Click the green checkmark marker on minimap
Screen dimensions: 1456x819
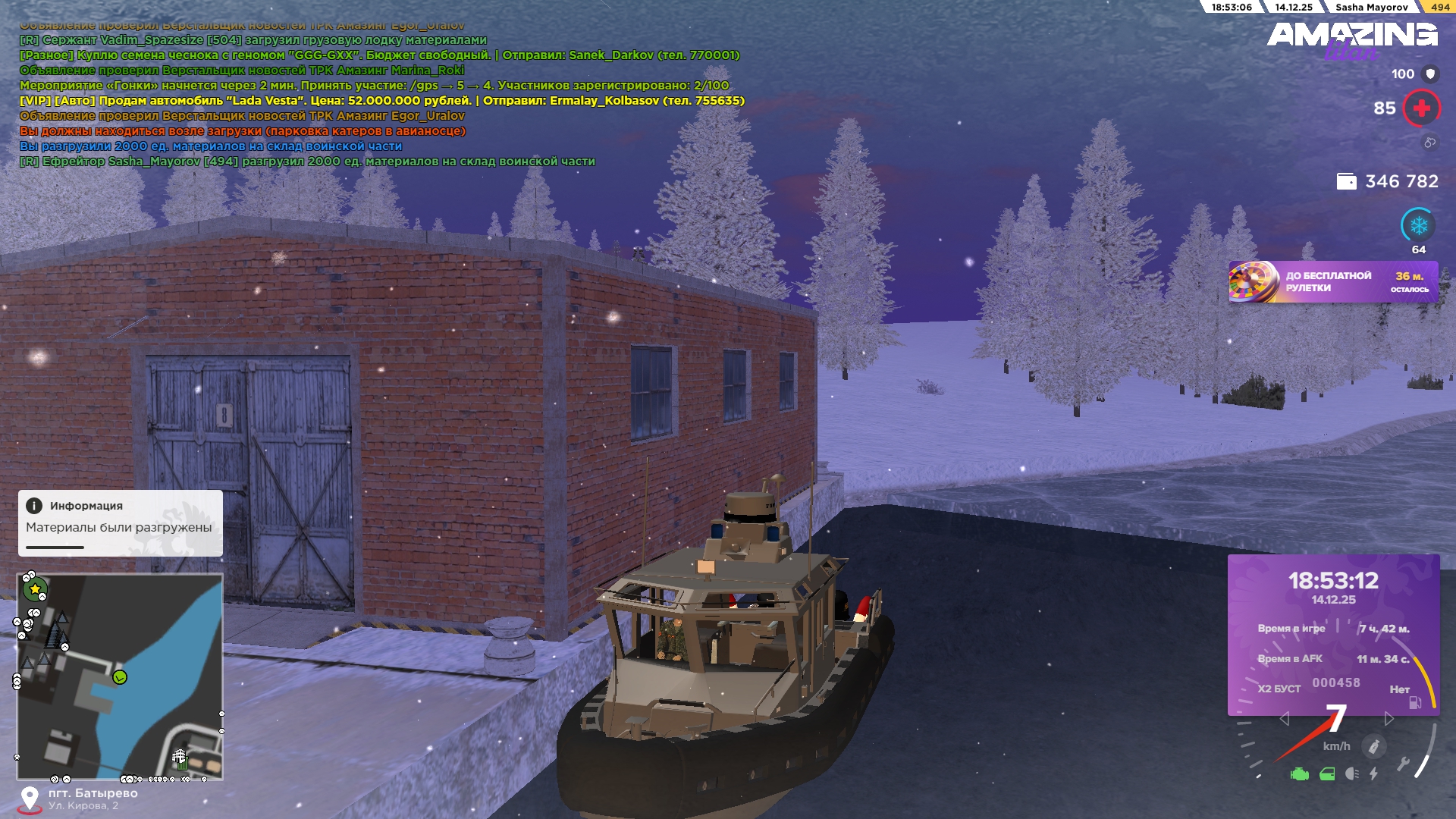point(120,677)
